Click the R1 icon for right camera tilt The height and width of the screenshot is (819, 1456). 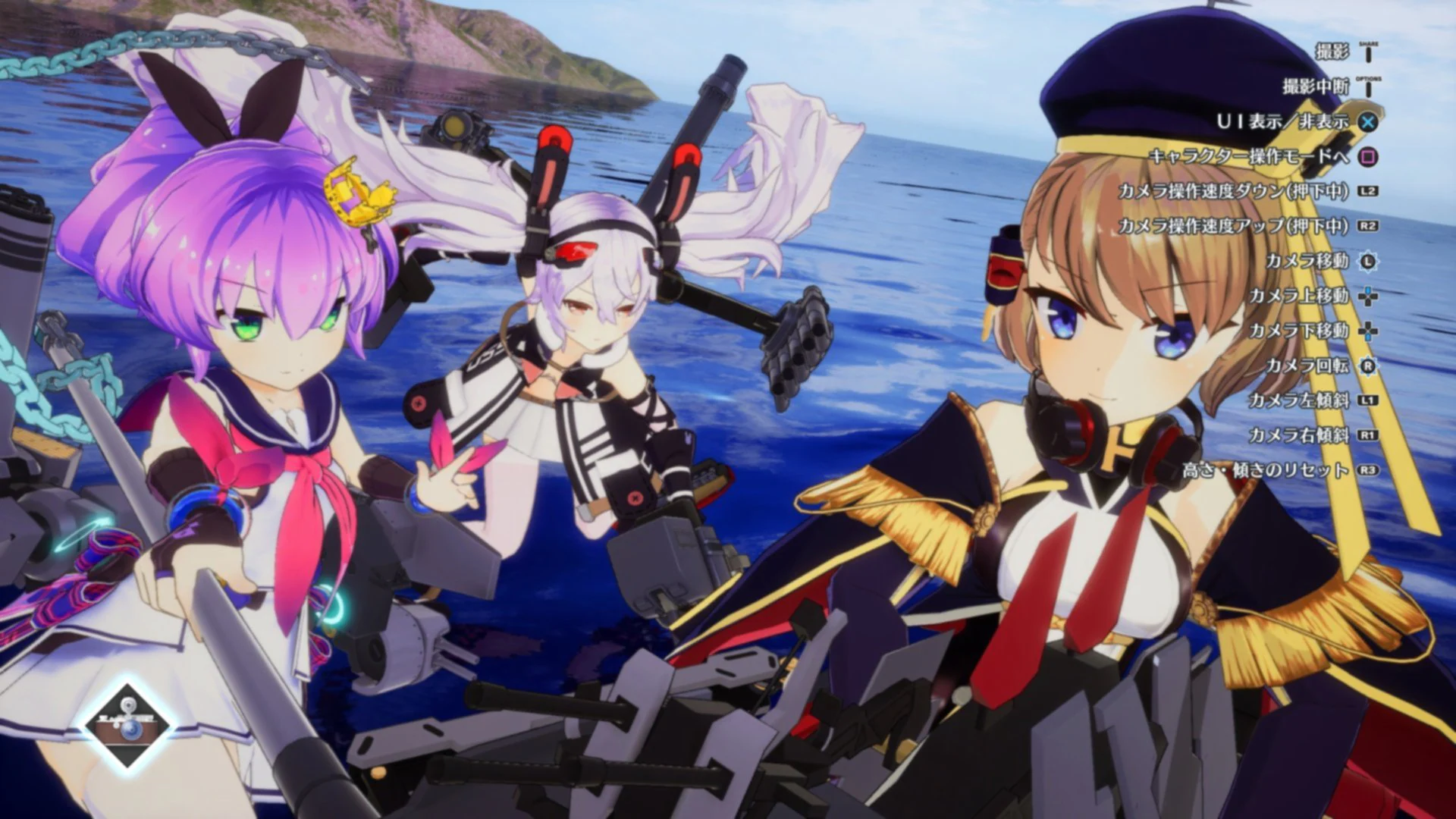click(1367, 435)
